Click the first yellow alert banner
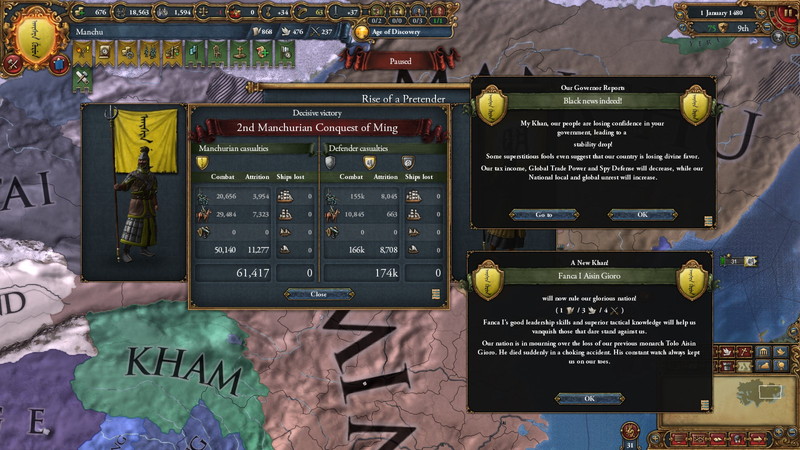 coord(84,52)
